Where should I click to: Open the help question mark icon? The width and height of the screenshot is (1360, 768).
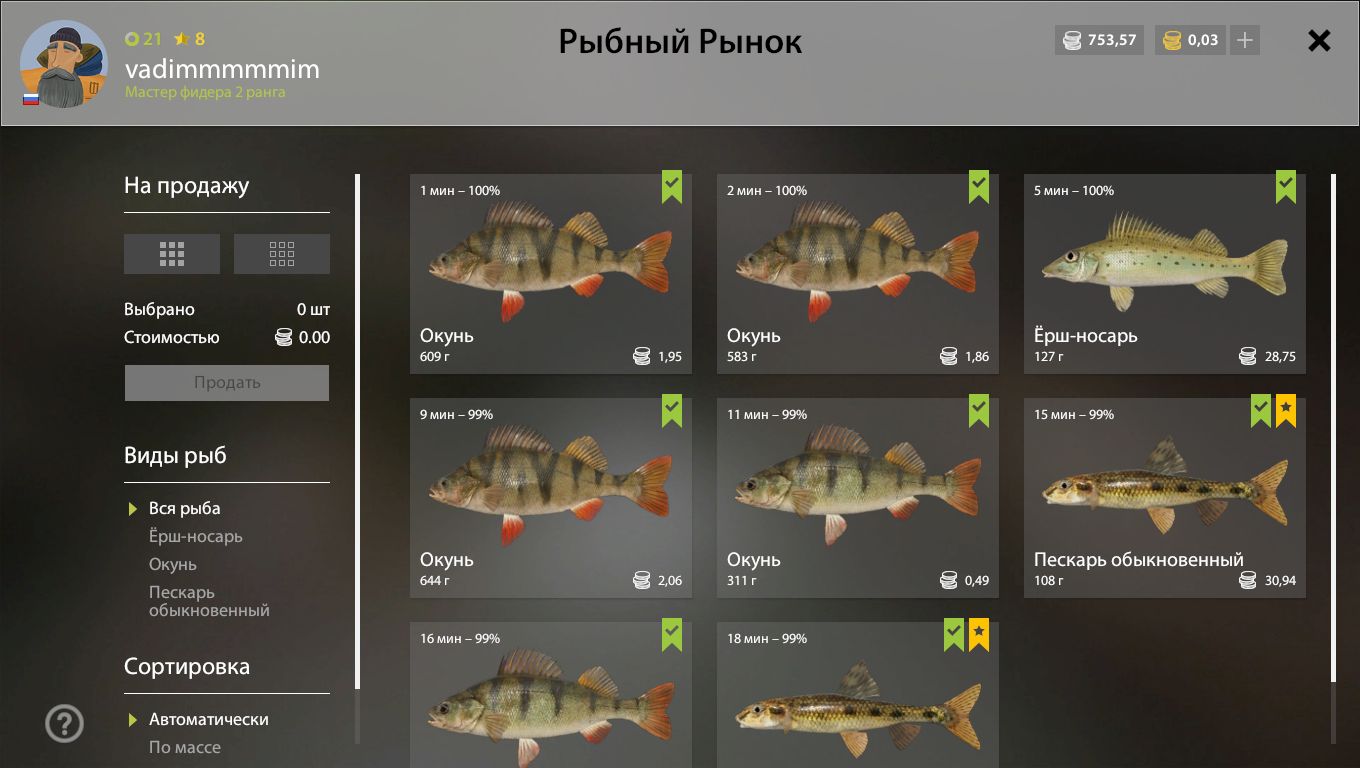click(64, 722)
